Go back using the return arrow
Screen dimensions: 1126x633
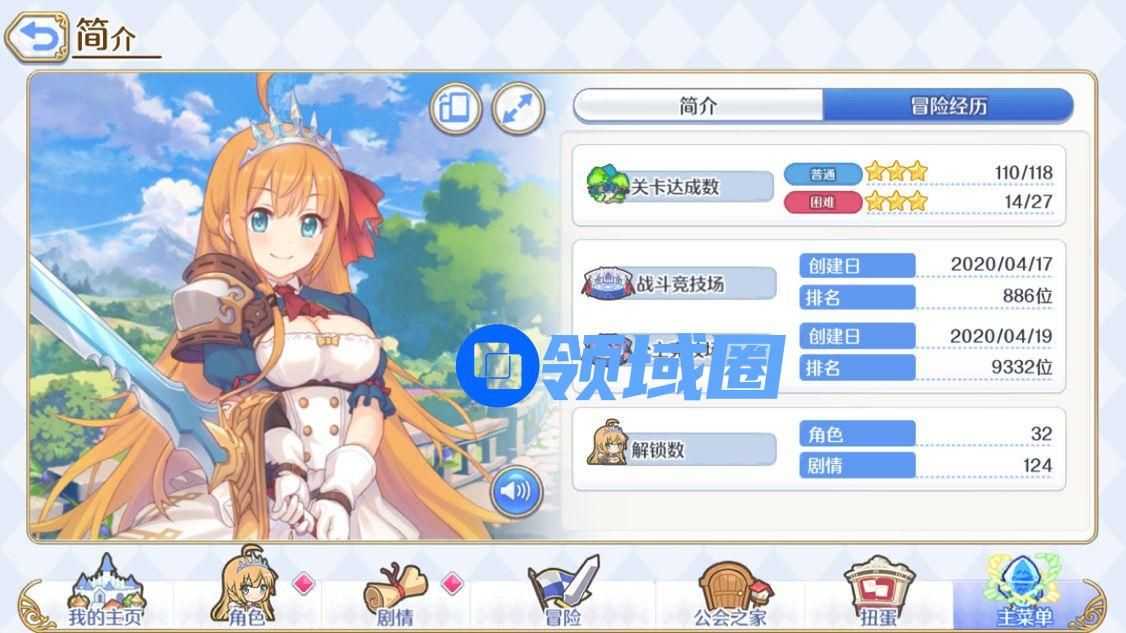pyautogui.click(x=36, y=38)
